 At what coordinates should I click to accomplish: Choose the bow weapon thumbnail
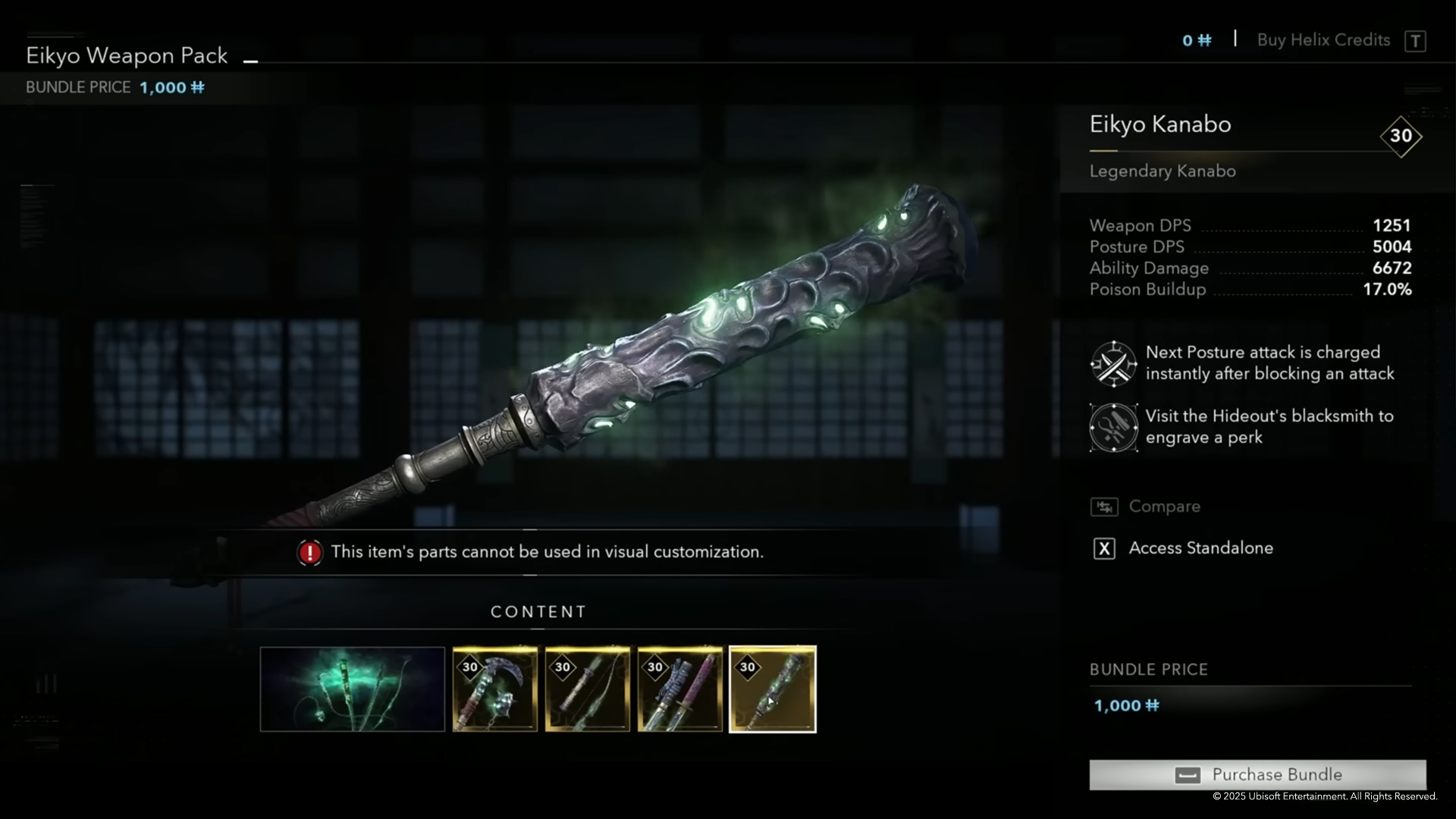tap(587, 689)
